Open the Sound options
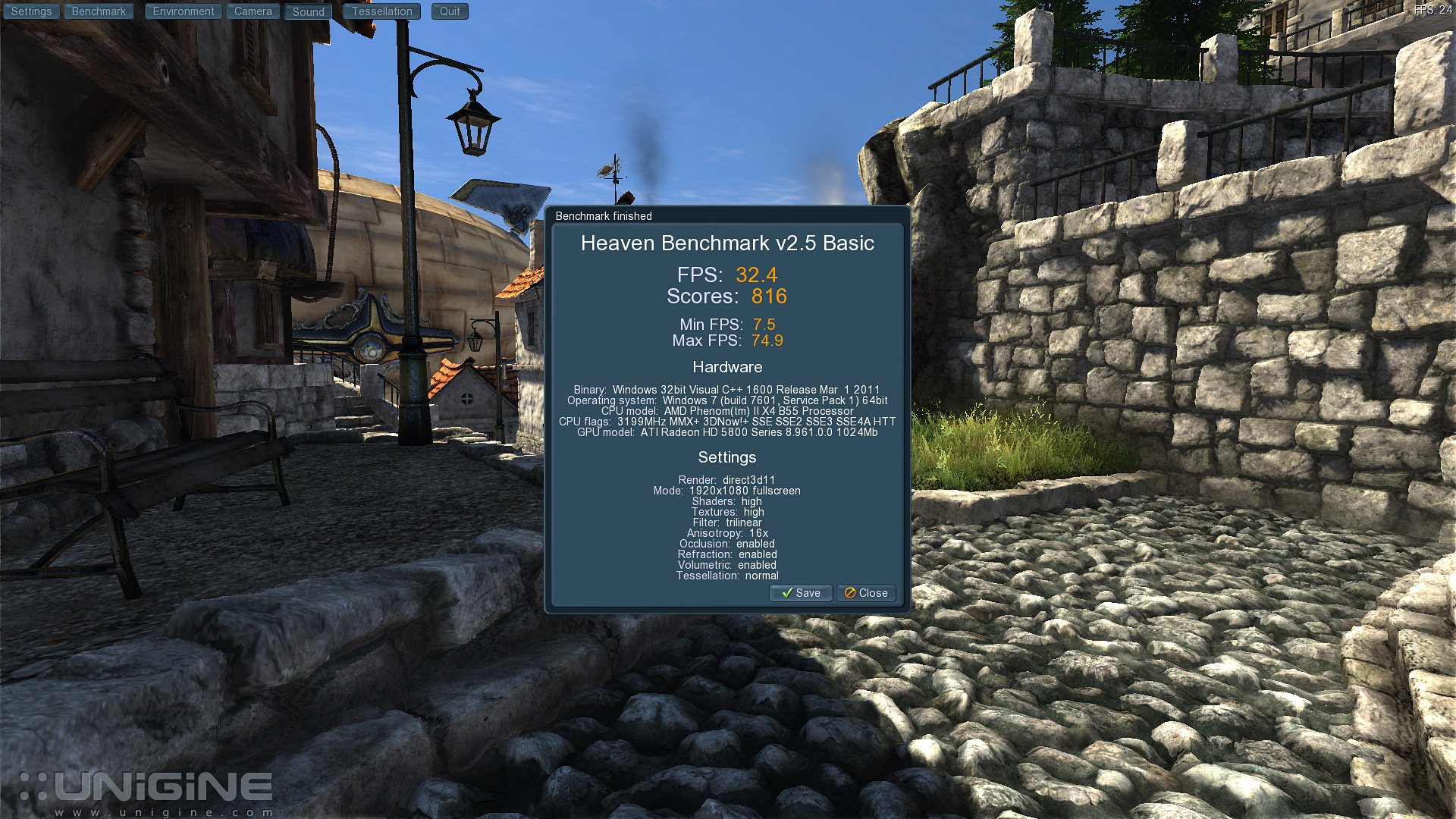Screen dimensions: 1456x819 tap(308, 11)
